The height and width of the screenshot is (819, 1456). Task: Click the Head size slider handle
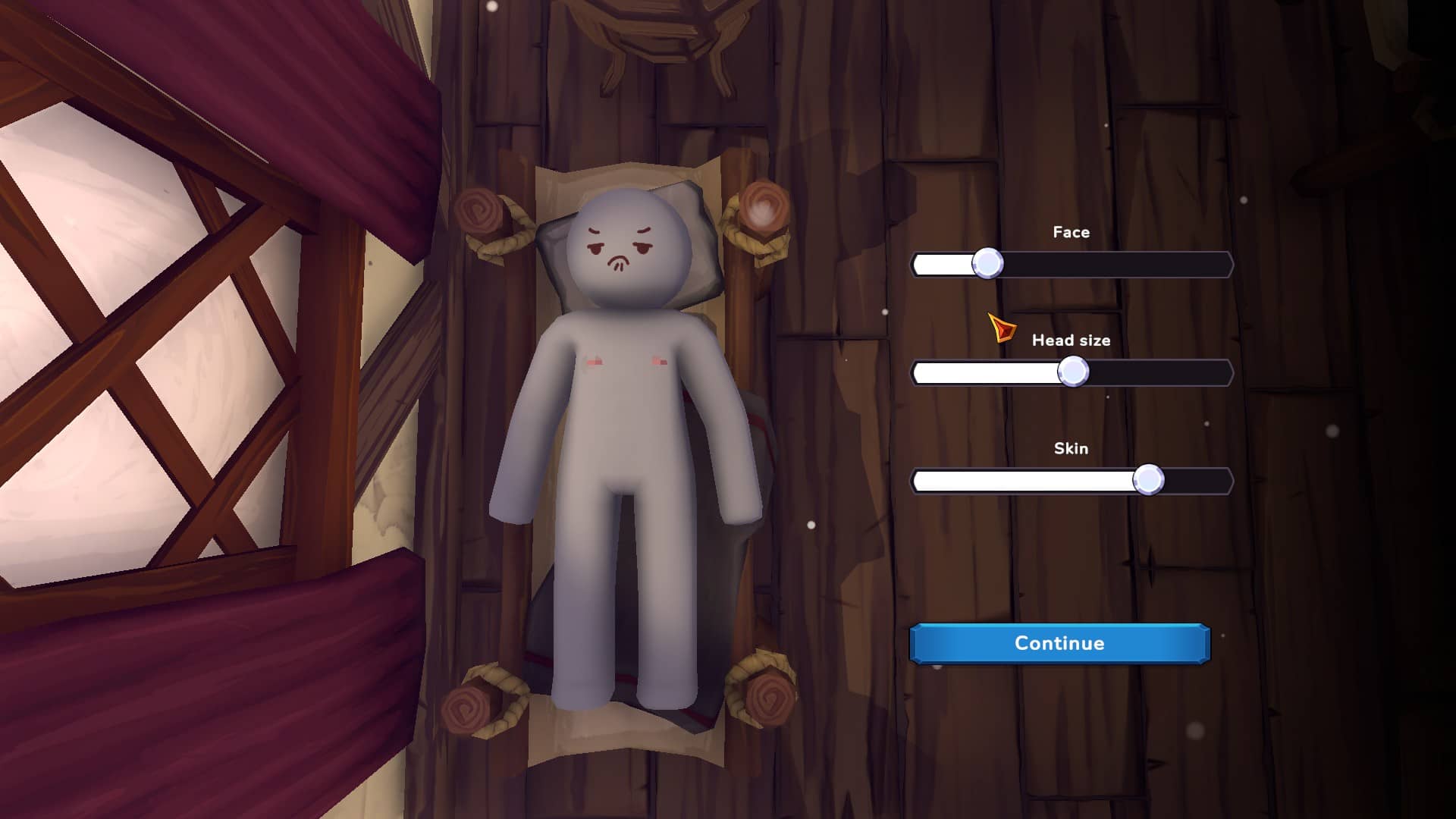click(x=1073, y=372)
